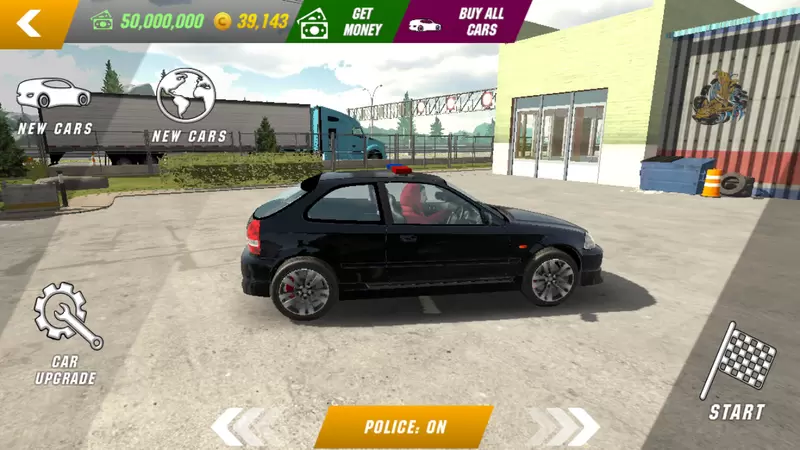Open the Car Upgrade menu

(66, 332)
